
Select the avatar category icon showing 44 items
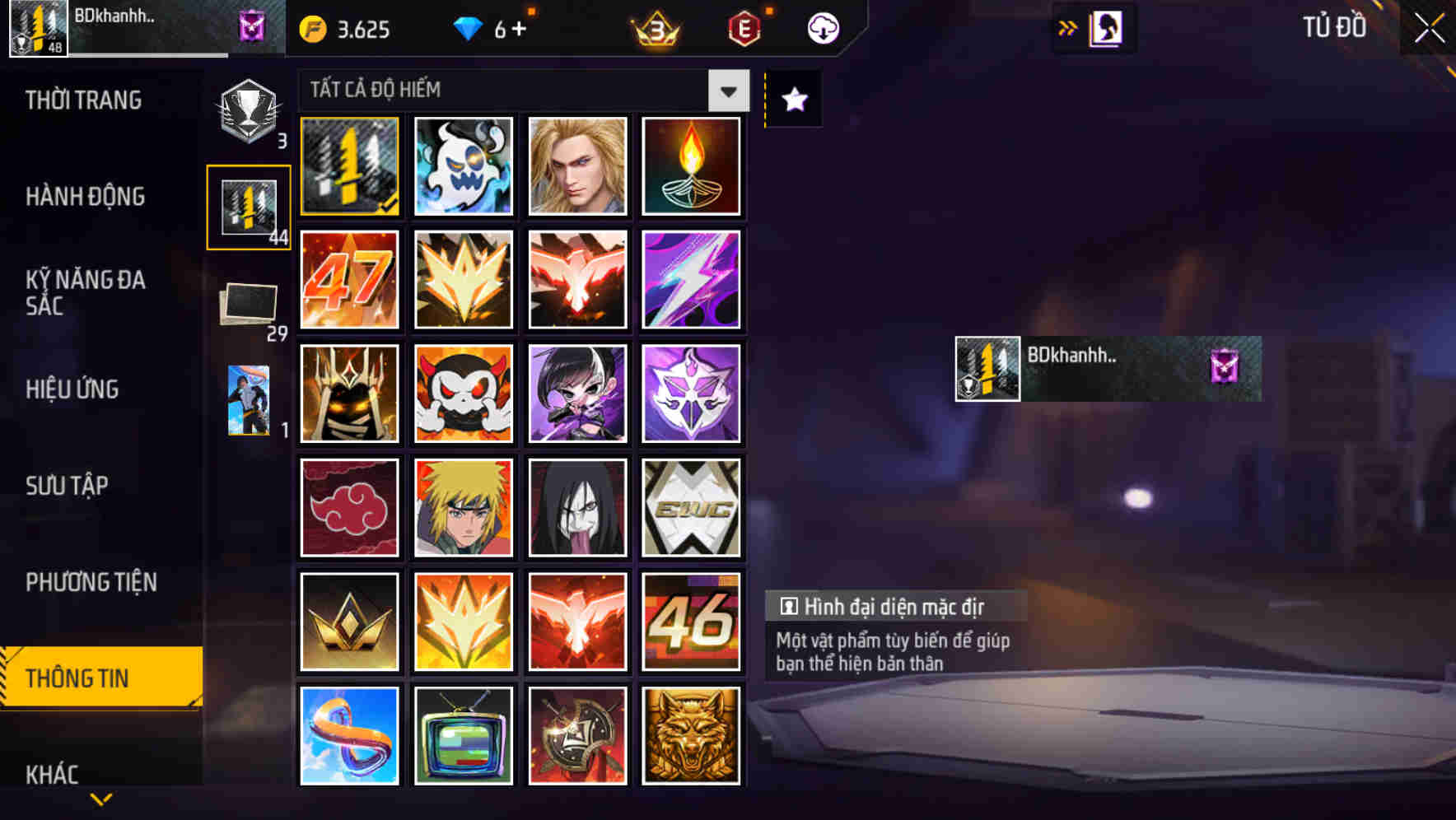click(248, 205)
